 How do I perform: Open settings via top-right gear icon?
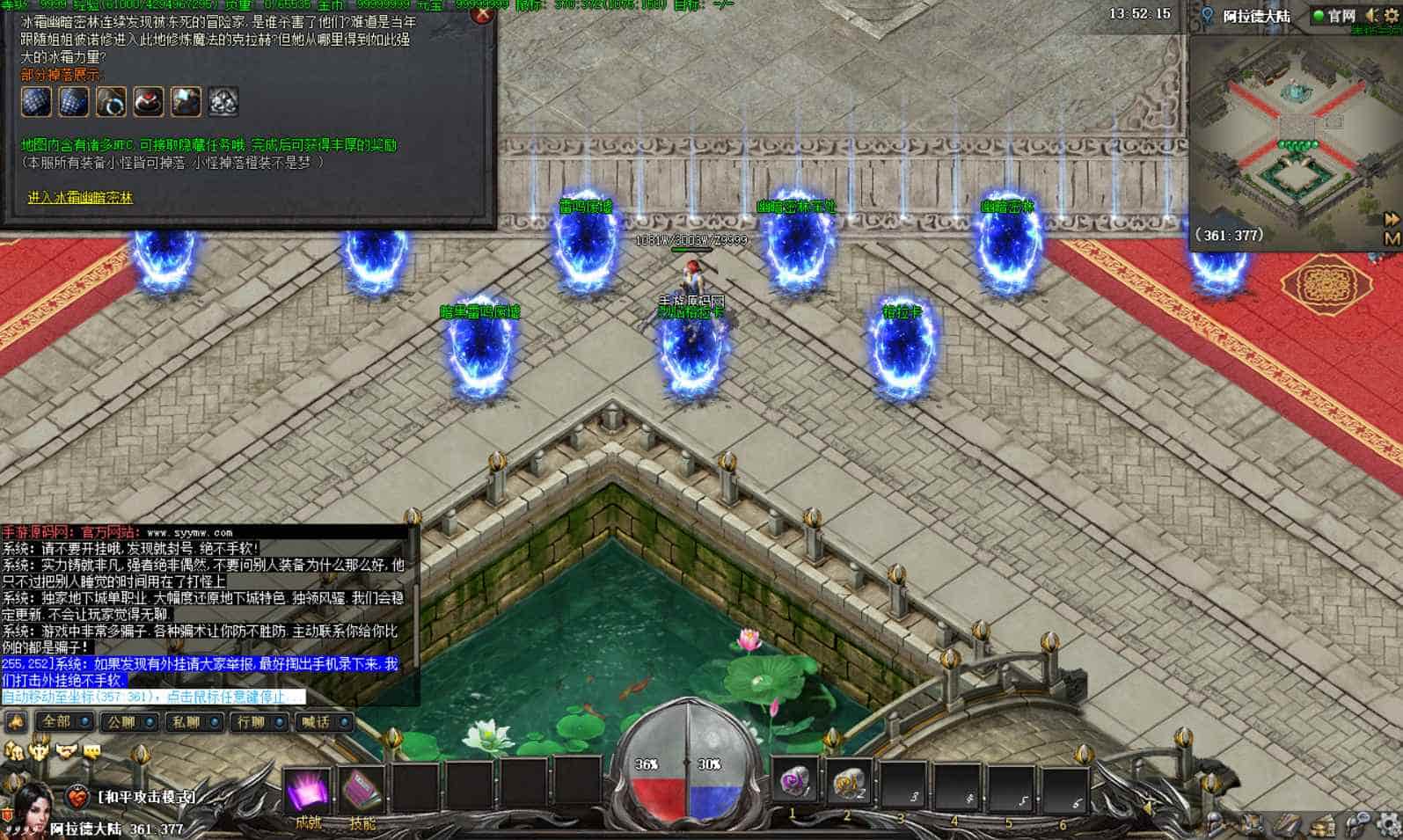(1391, 16)
